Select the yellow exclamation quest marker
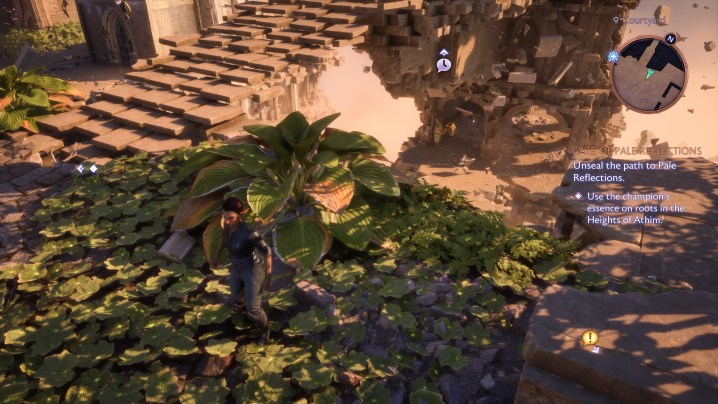This screenshot has width=718, height=404. [x=590, y=338]
